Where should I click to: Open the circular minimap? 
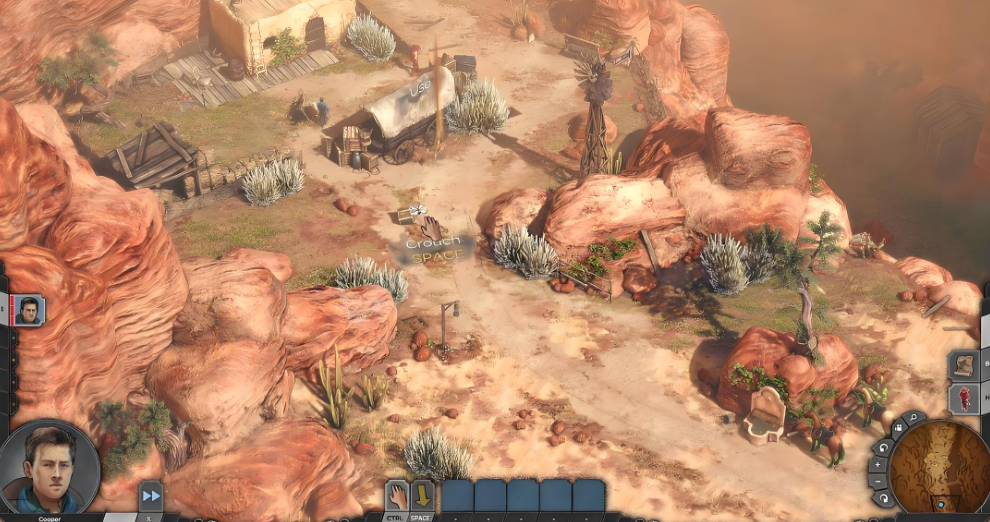coord(941,467)
